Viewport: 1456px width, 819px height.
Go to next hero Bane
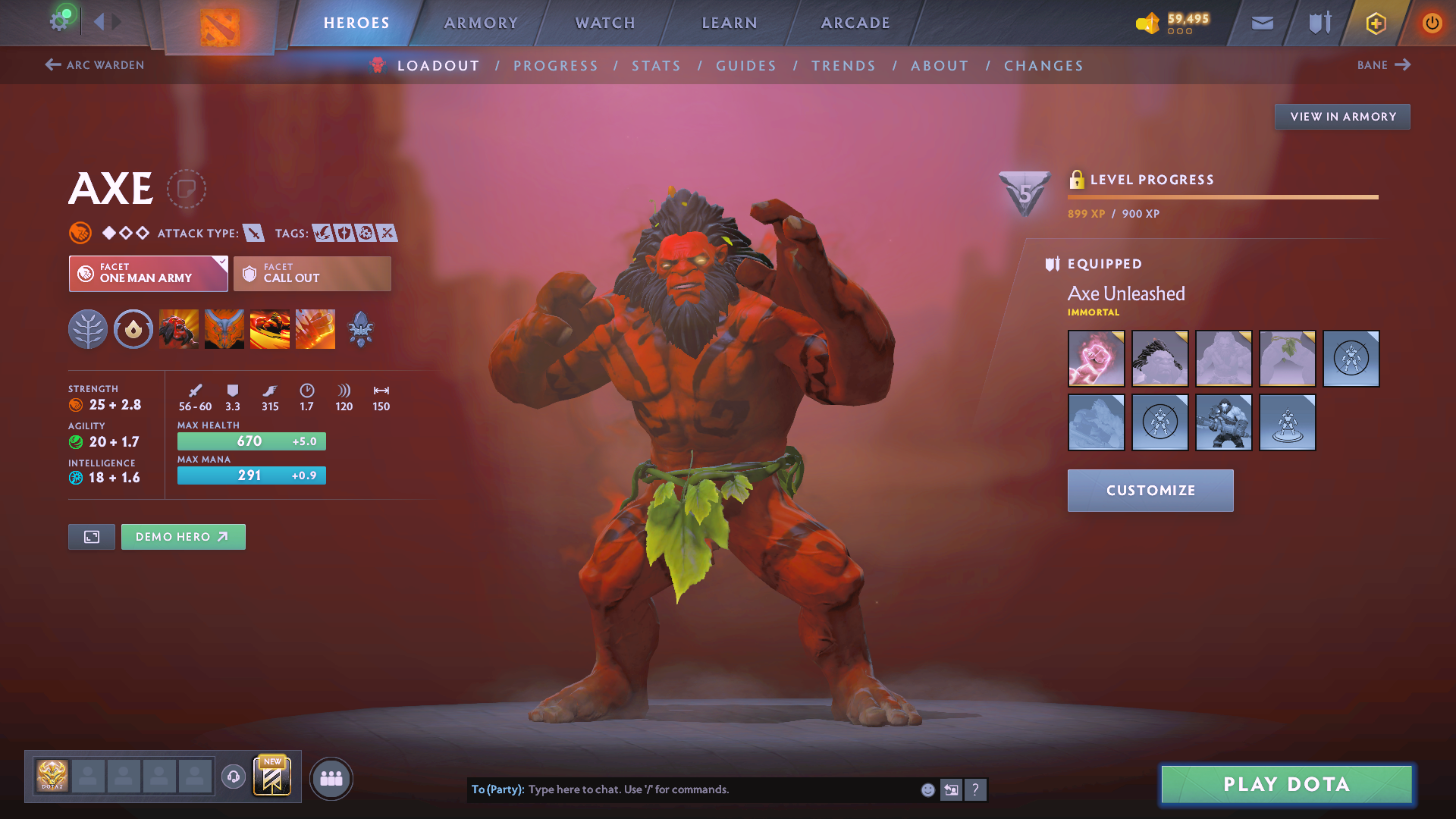[x=1383, y=65]
